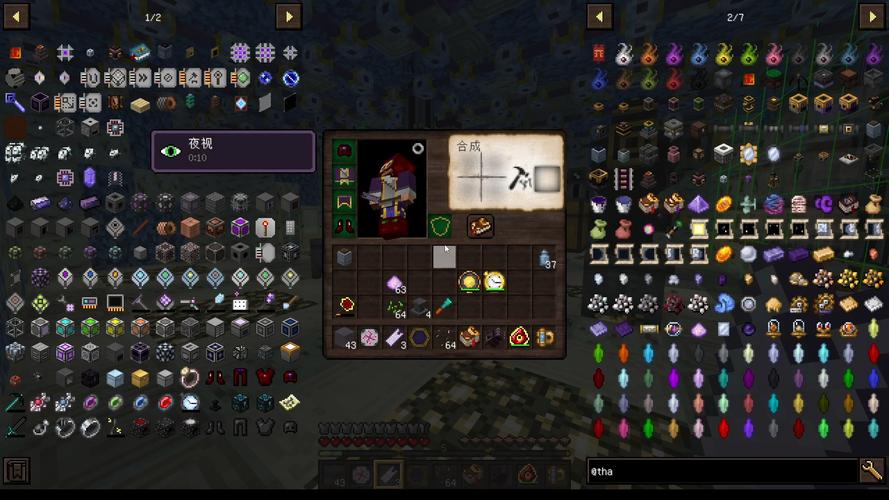Pick up the anvil stack of 4
889x500 pixels.
[x=420, y=307]
